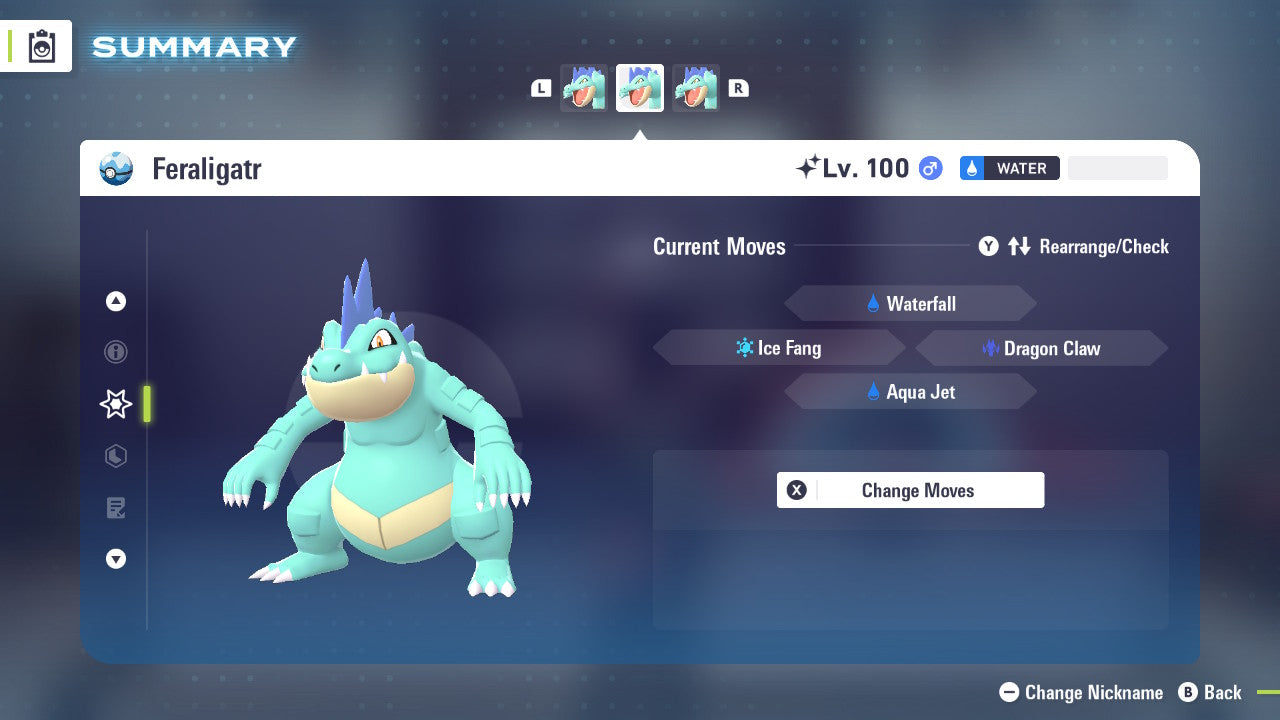This screenshot has height=720, width=1280.
Task: Select the Waterfall move slot
Action: [910, 303]
